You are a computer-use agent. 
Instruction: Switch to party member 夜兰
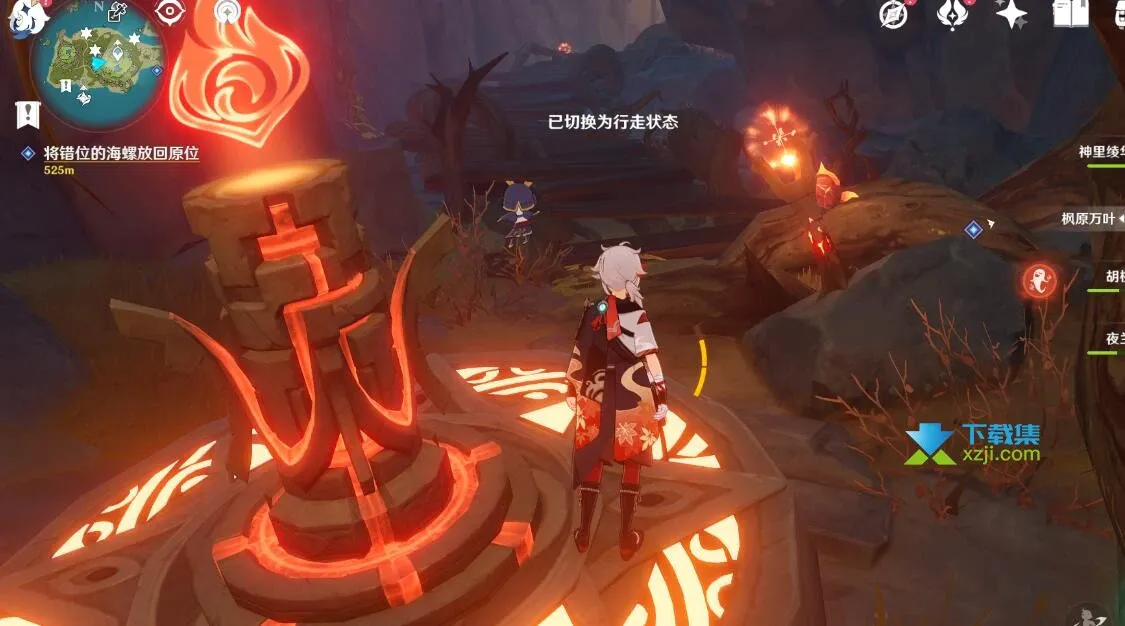pyautogui.click(x=1110, y=339)
